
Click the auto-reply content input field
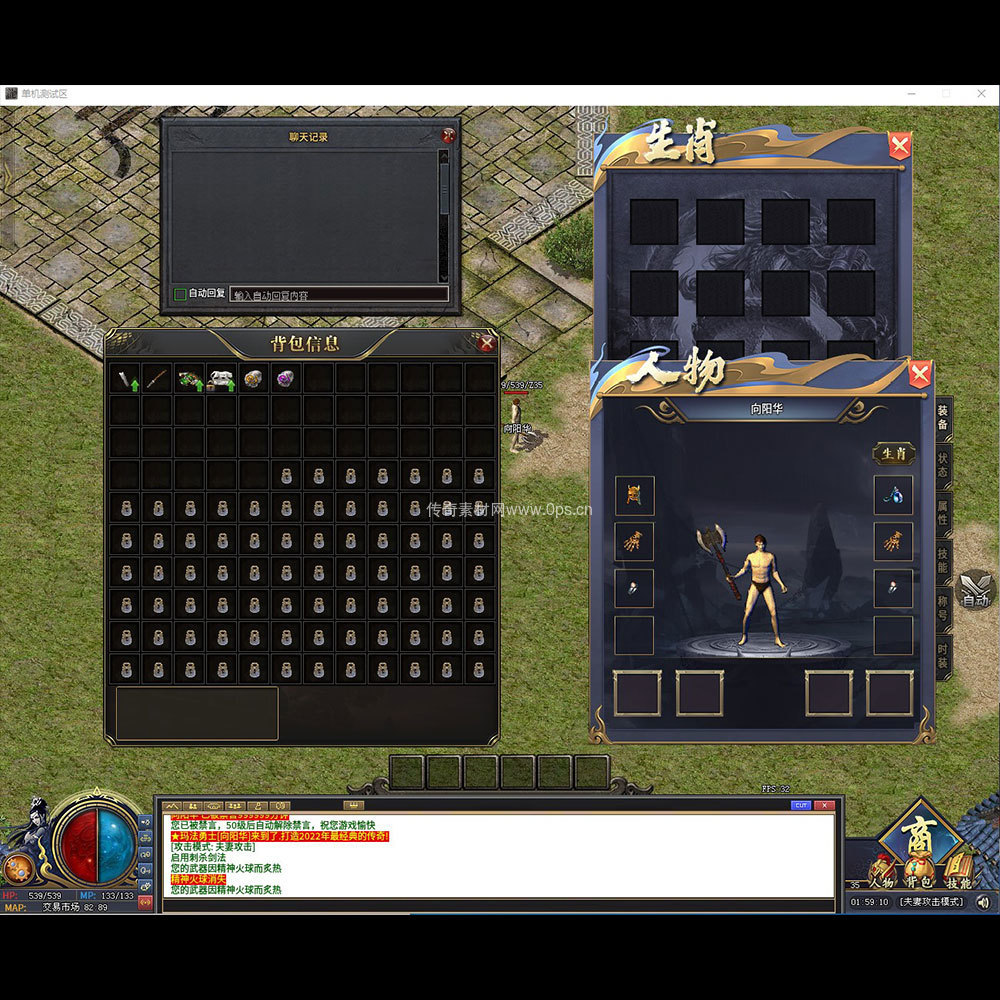pyautogui.click(x=338, y=294)
